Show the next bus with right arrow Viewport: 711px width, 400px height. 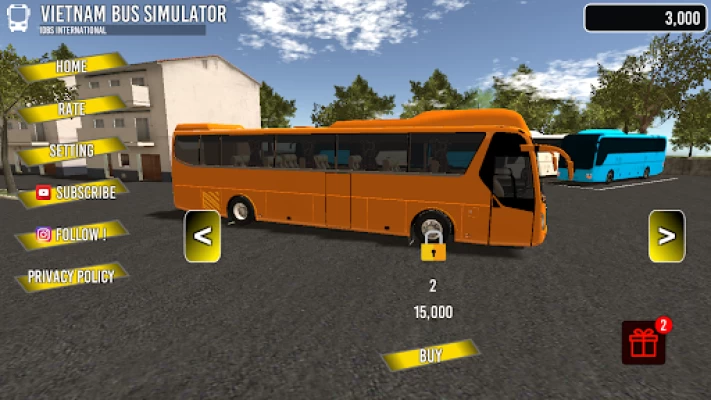(x=666, y=237)
